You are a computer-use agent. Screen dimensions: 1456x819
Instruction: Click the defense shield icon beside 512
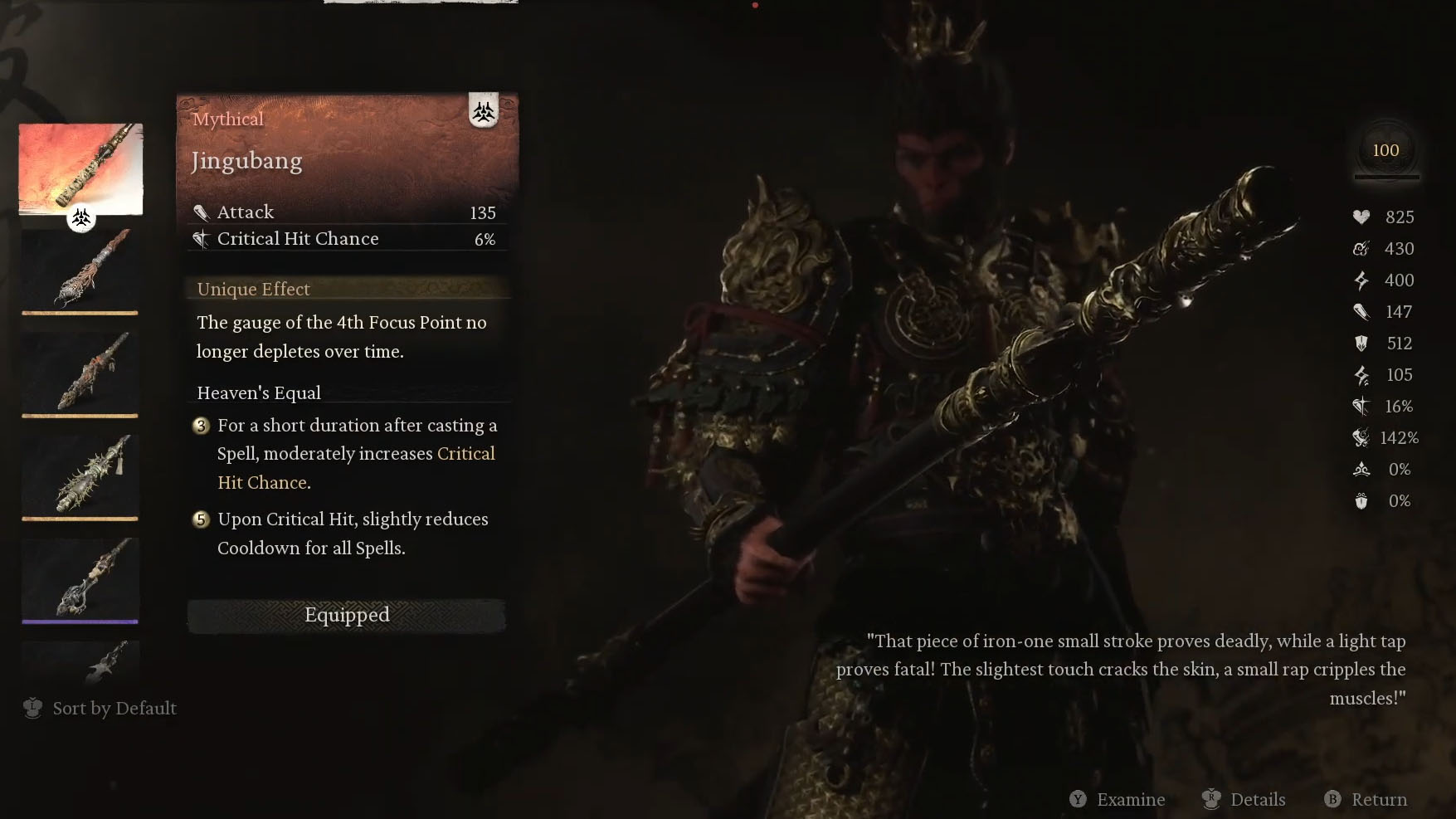coord(1361,344)
